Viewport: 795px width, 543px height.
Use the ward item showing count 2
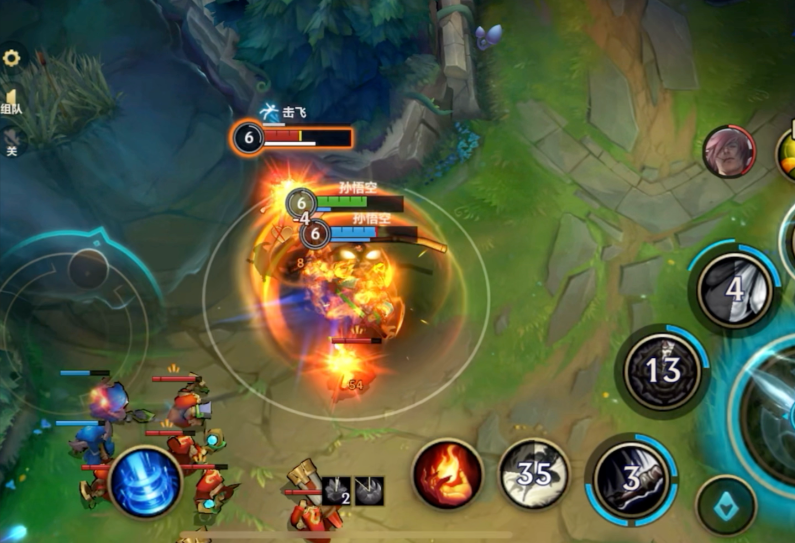tap(338, 490)
